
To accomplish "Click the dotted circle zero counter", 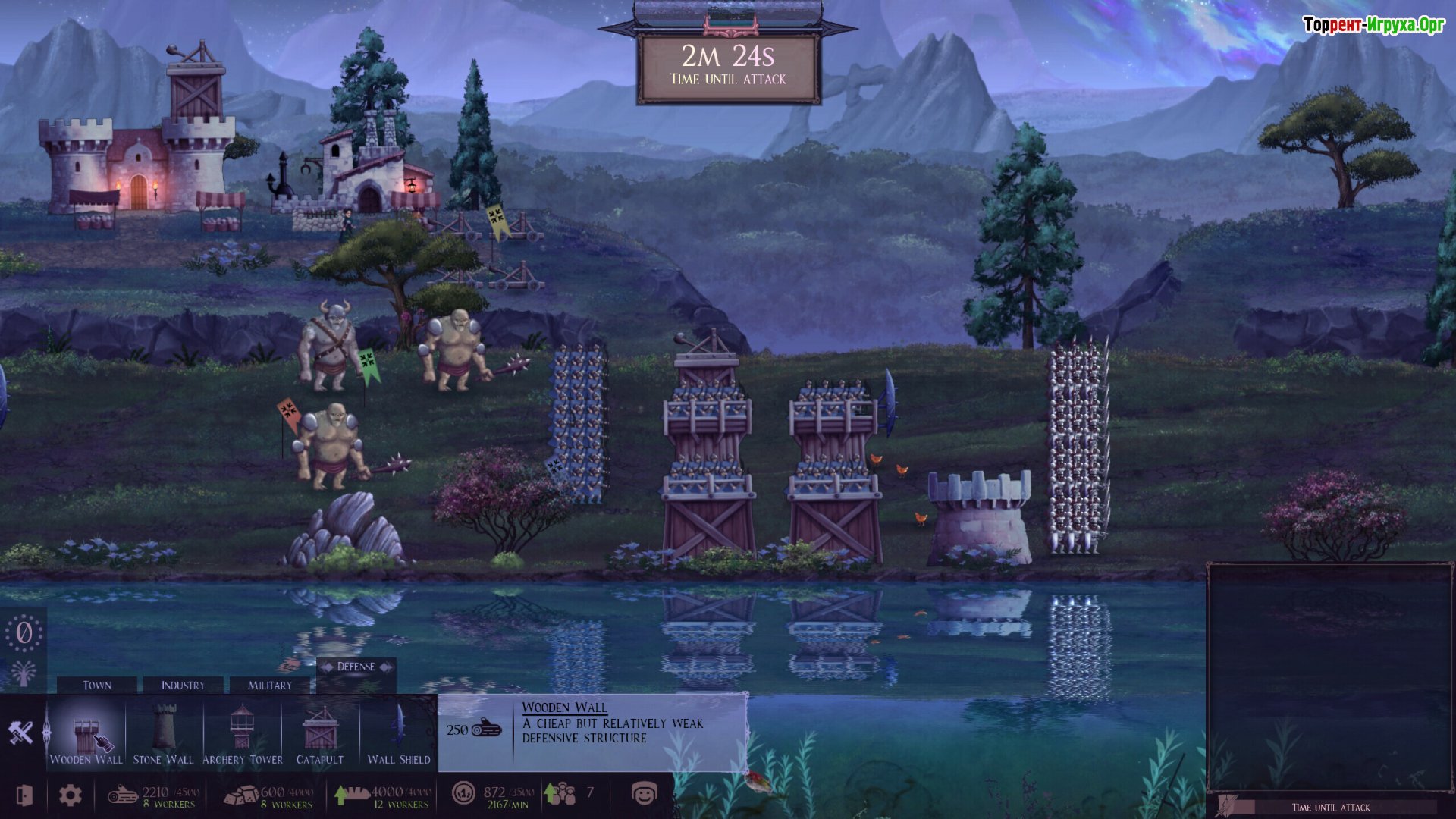I will (x=24, y=632).
